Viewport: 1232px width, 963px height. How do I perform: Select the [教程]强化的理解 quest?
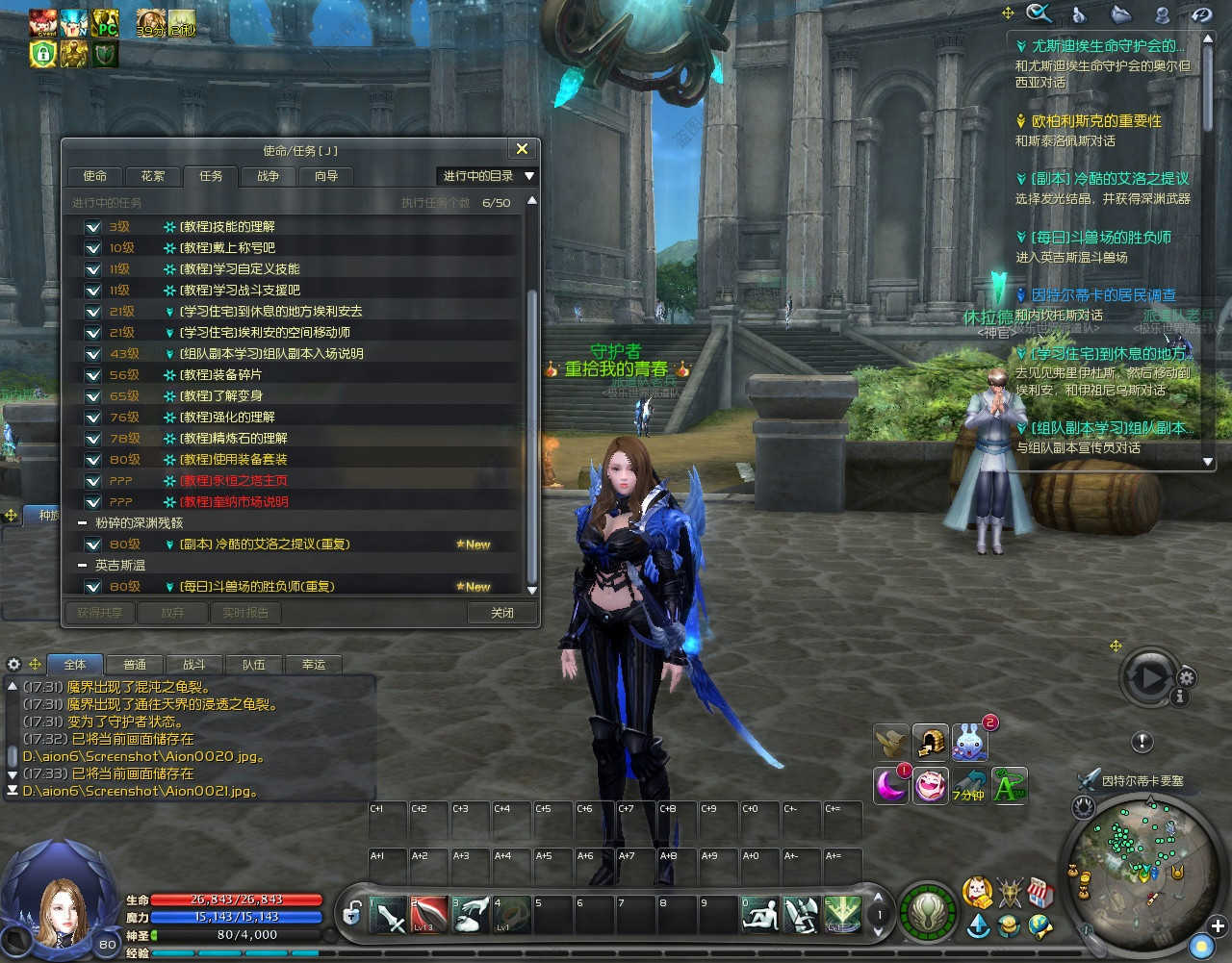pos(227,418)
